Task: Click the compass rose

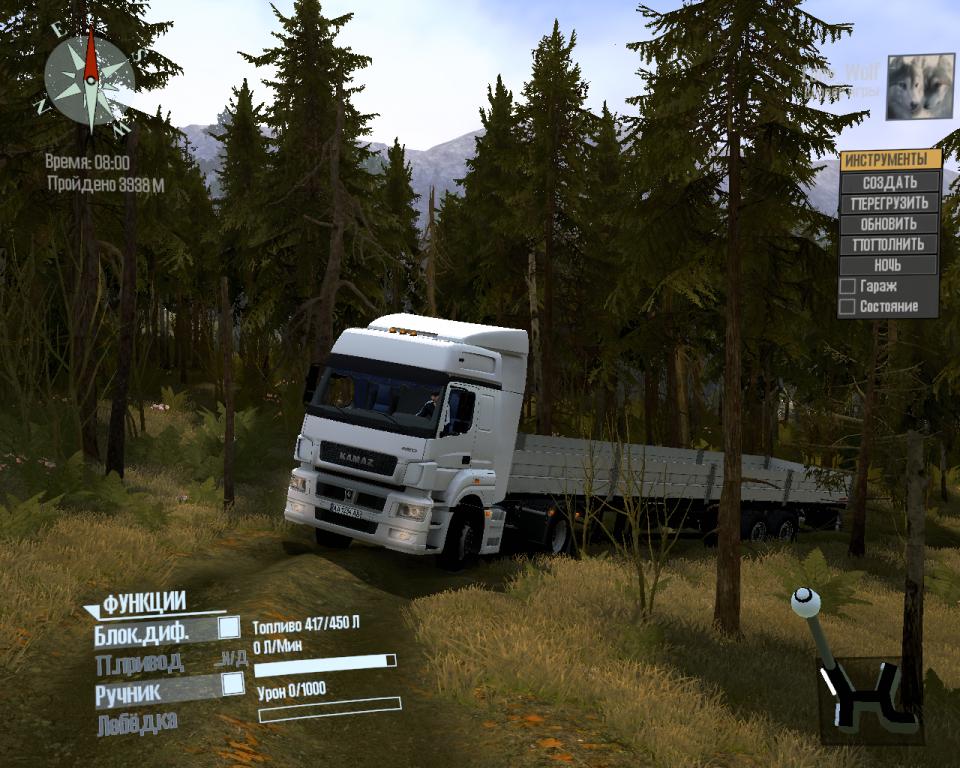Action: (89, 78)
